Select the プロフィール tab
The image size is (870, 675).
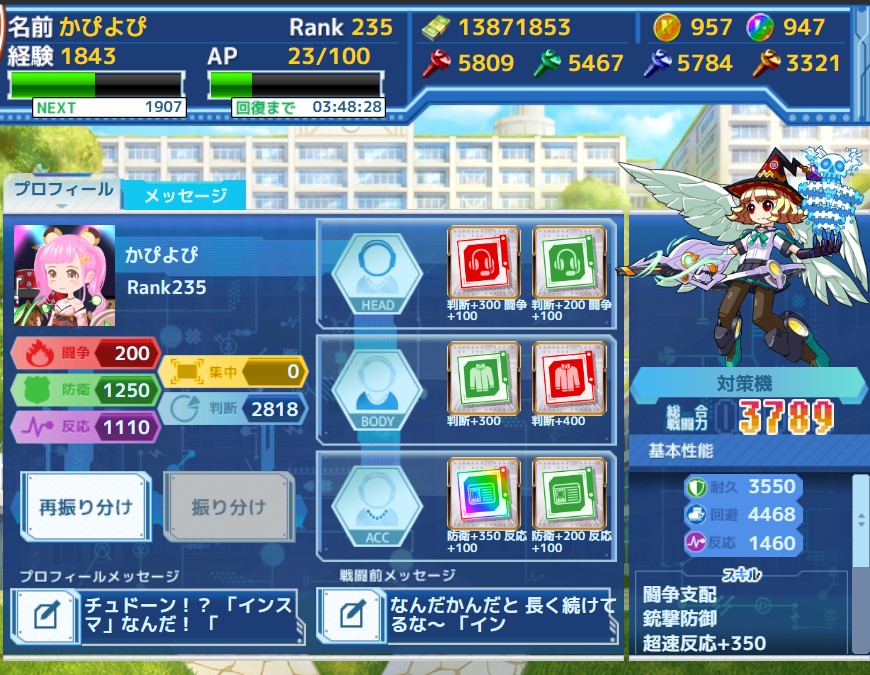tap(61, 190)
